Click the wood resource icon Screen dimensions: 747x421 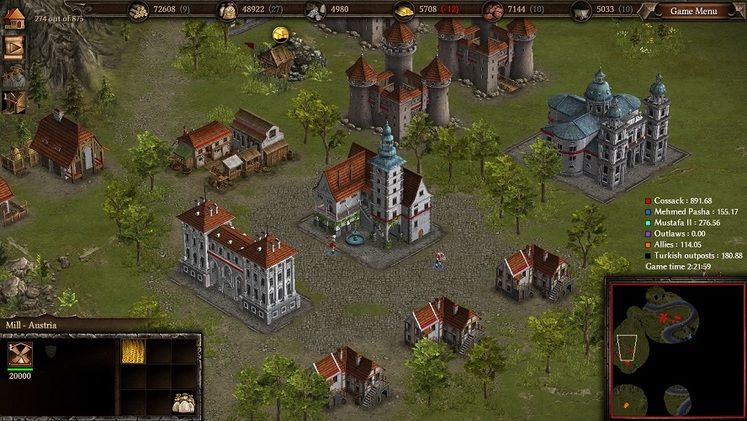[138, 11]
